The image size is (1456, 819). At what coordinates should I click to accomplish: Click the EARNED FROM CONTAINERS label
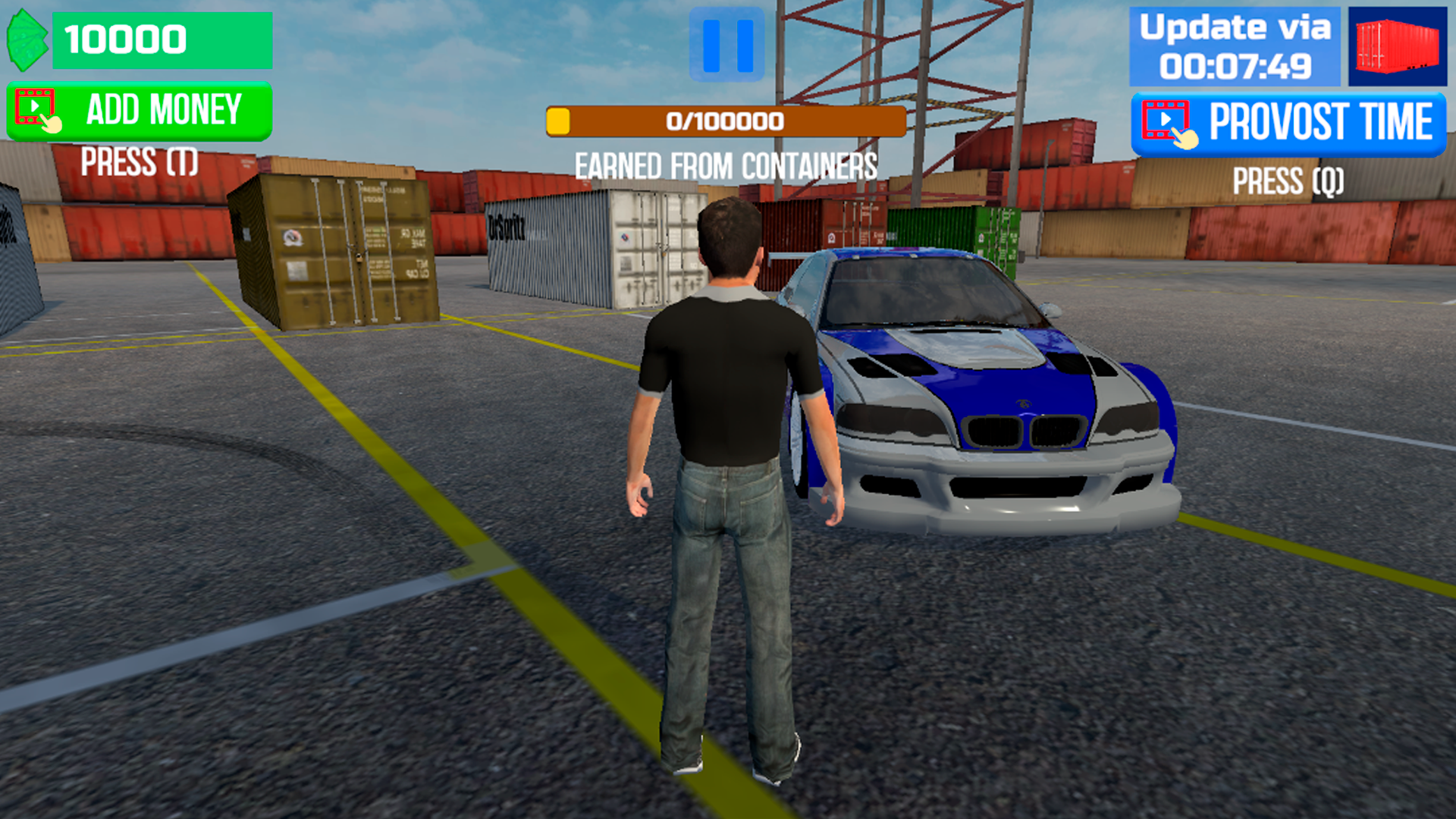(726, 165)
